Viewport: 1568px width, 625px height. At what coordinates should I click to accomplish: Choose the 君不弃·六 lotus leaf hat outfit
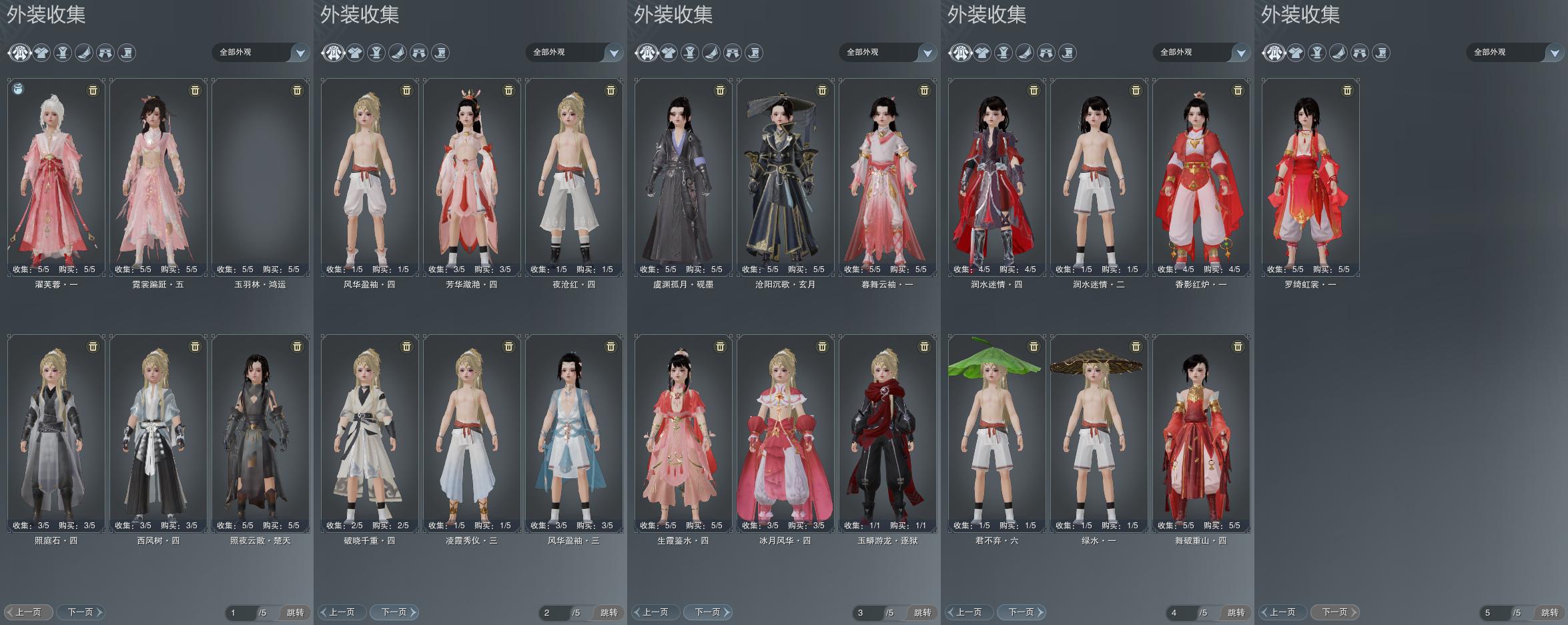coord(997,434)
